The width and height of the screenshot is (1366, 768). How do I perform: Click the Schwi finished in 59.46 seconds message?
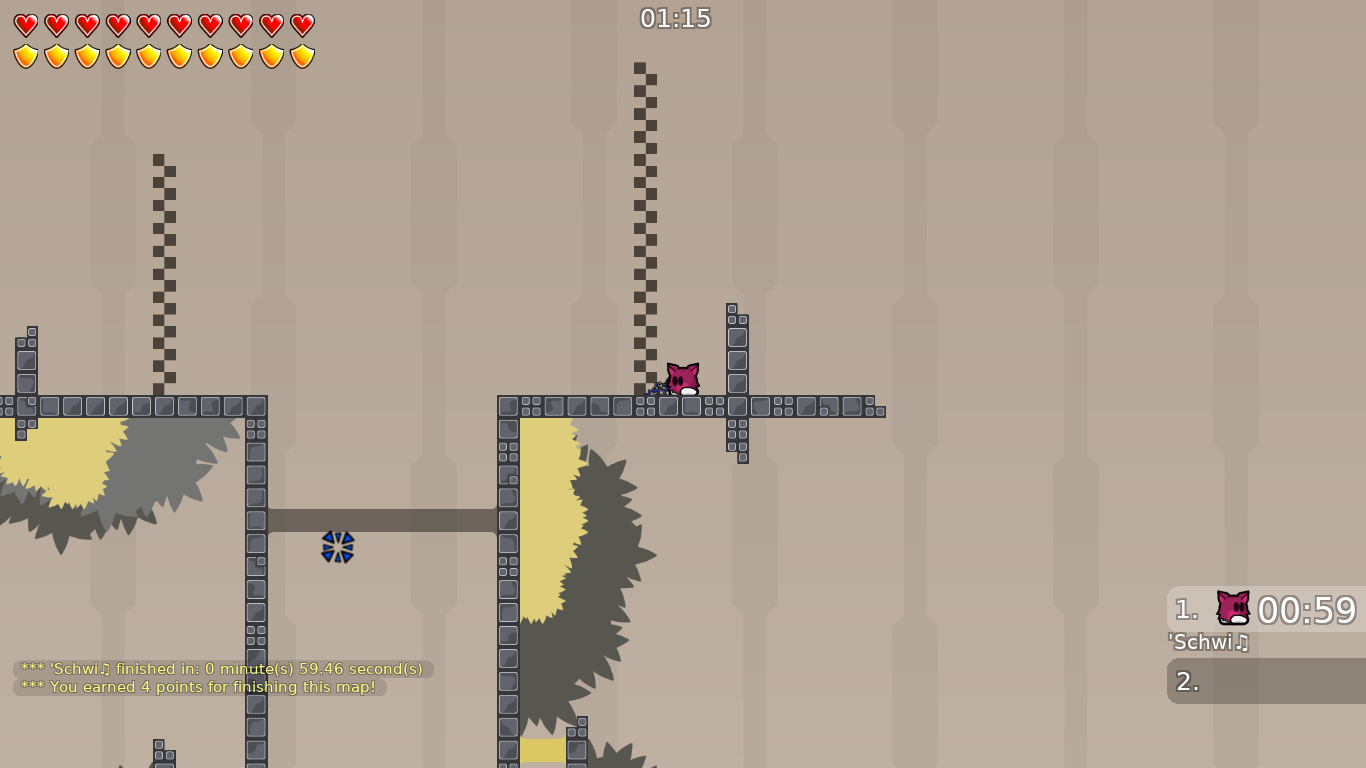[220, 668]
